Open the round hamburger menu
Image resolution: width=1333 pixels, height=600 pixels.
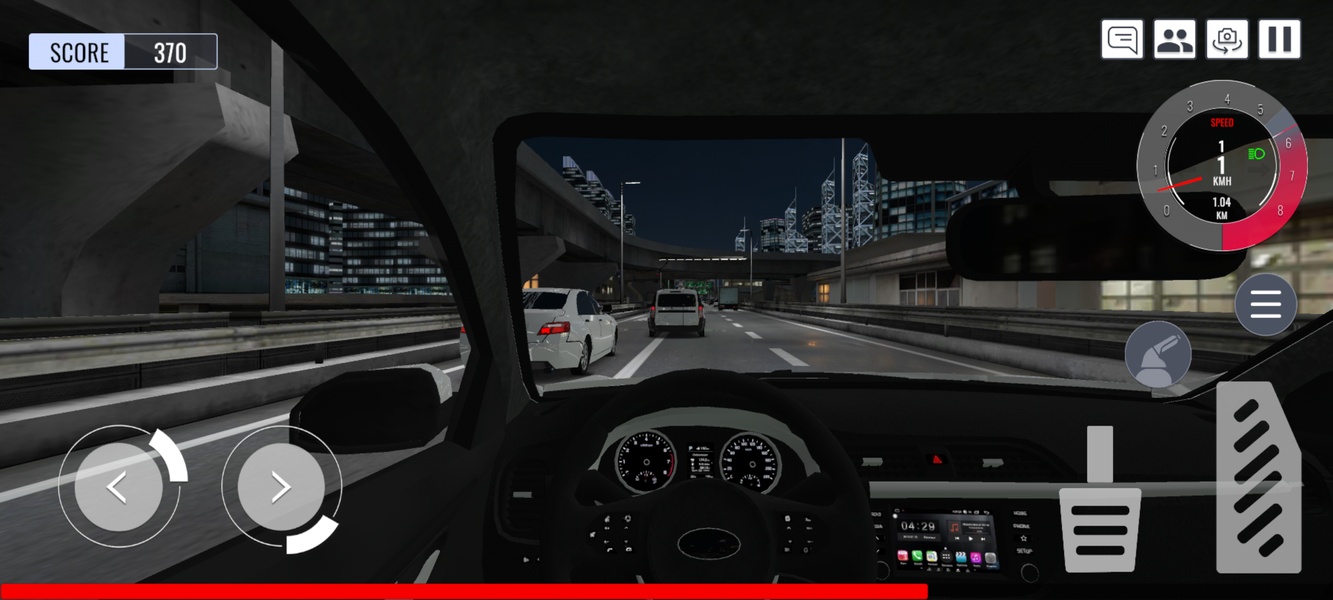tap(1265, 304)
